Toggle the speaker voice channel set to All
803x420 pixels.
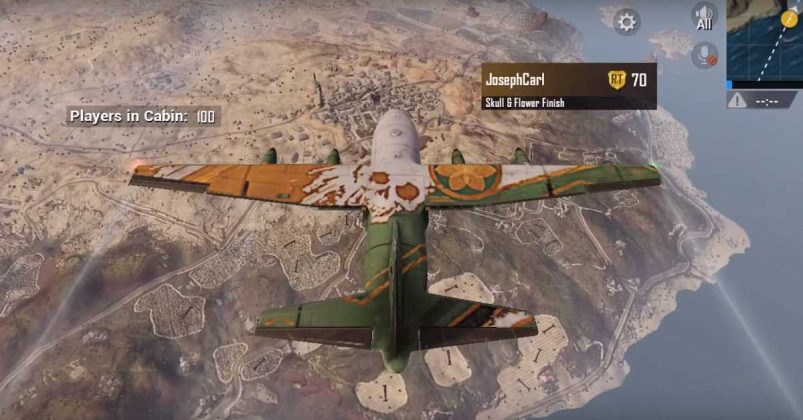[704, 17]
